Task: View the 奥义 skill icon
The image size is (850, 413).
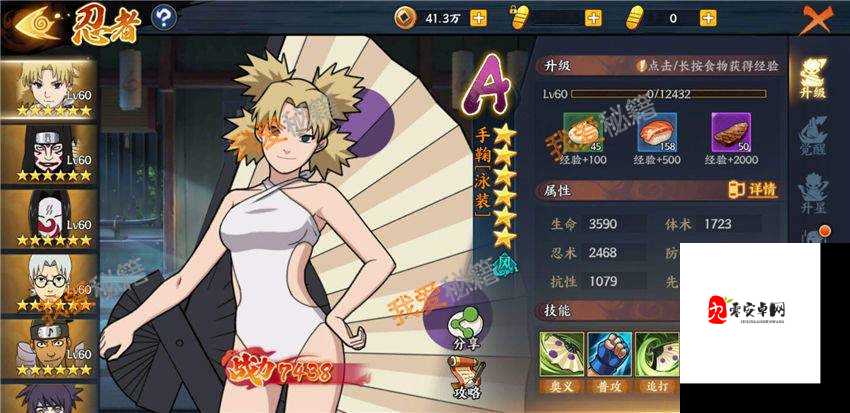Action: click(561, 355)
